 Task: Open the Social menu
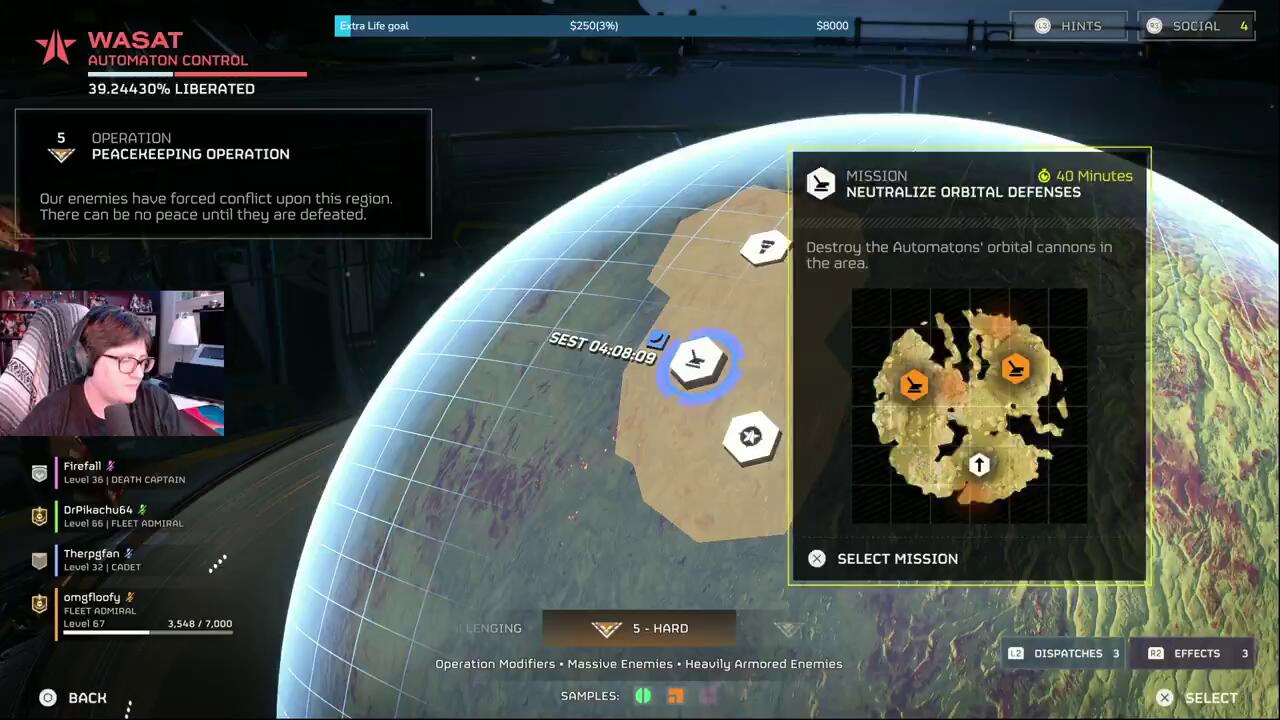(1196, 26)
